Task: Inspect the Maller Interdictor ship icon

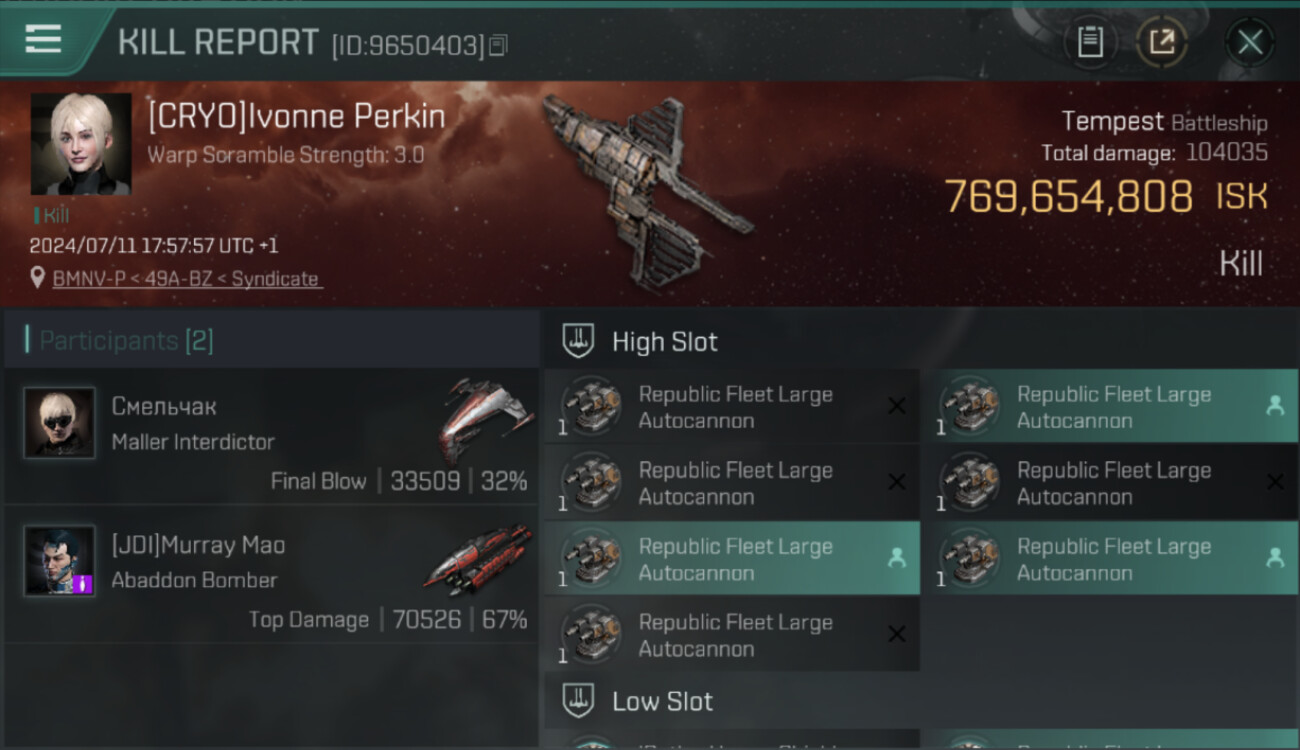Action: (x=485, y=420)
